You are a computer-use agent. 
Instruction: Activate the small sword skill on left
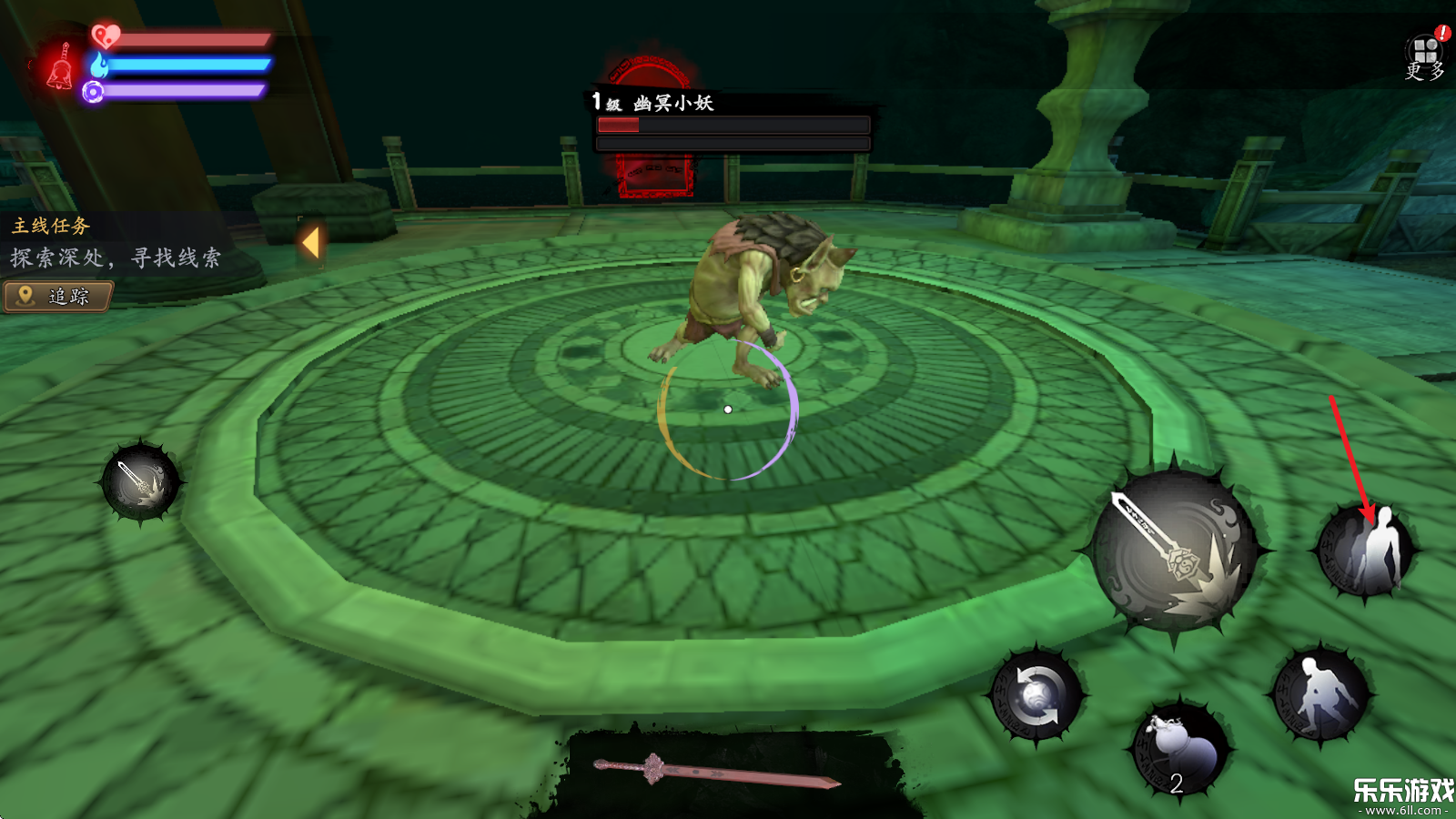pos(141,482)
